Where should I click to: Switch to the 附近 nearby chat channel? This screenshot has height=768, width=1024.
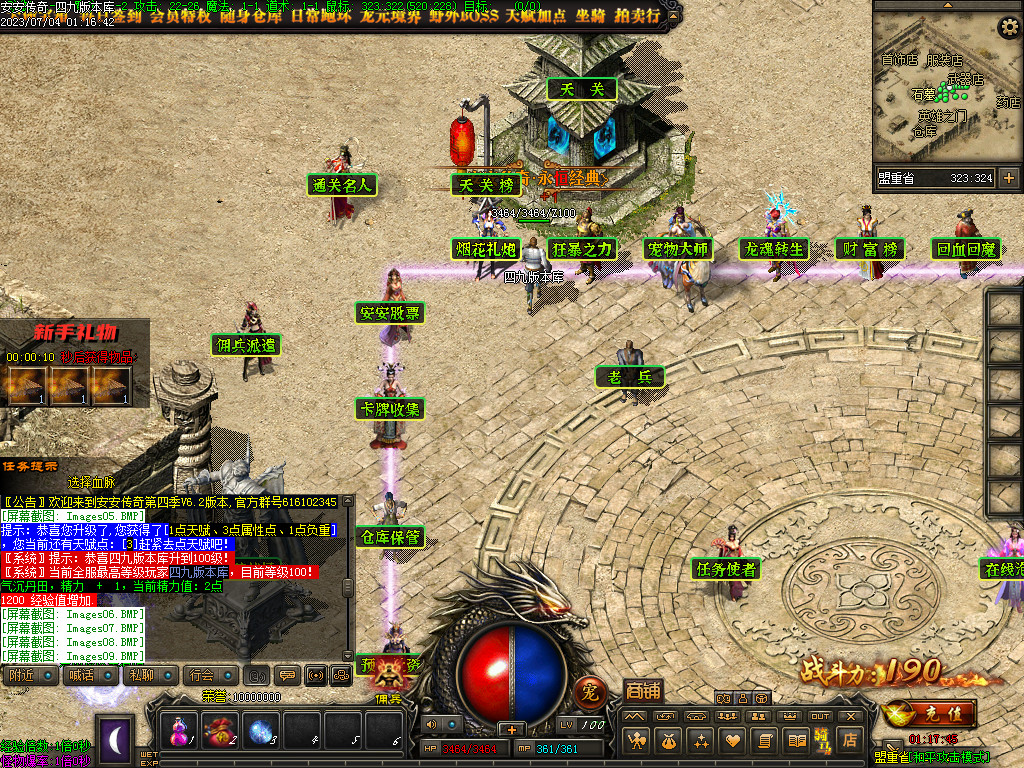pos(23,675)
